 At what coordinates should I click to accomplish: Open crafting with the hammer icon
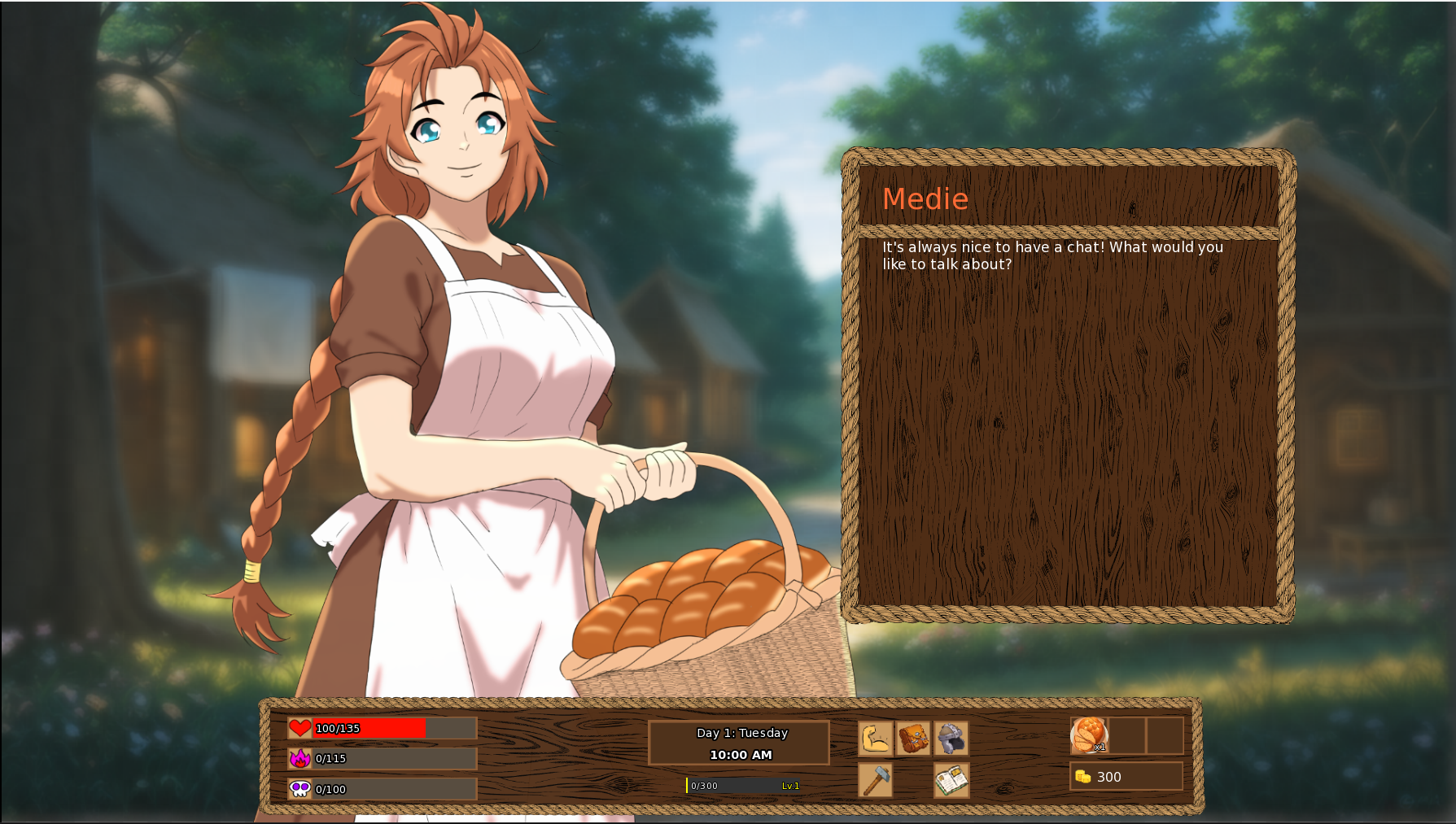click(x=874, y=779)
